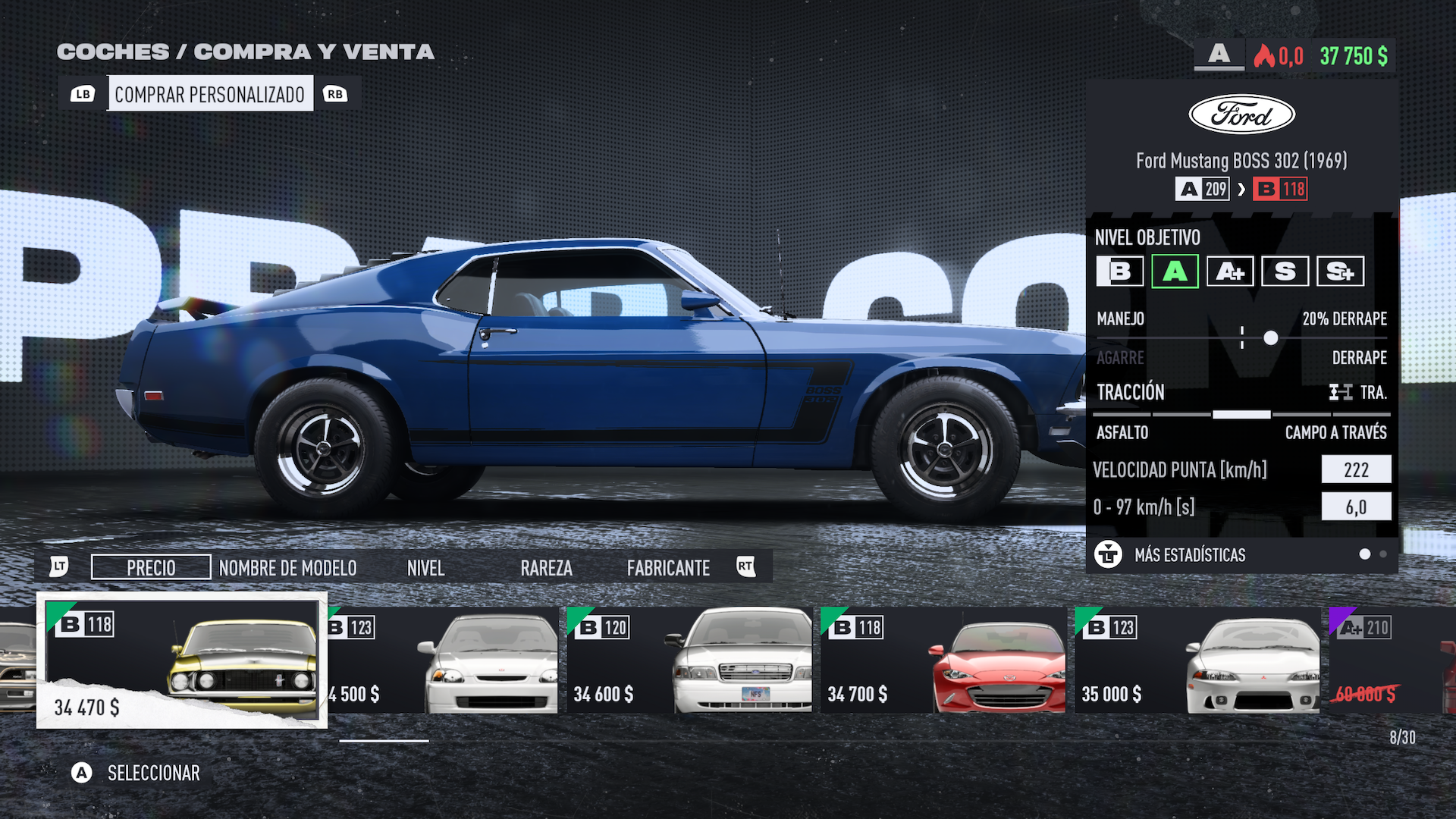Choose target level S+

click(x=1340, y=271)
